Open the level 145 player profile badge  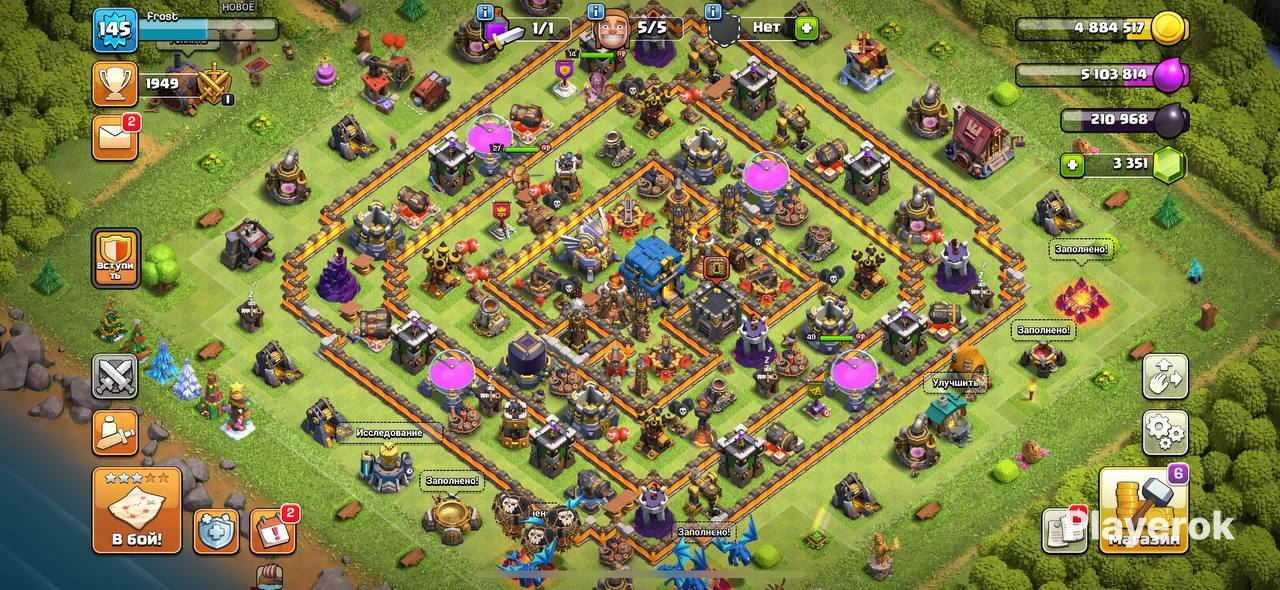(x=114, y=30)
